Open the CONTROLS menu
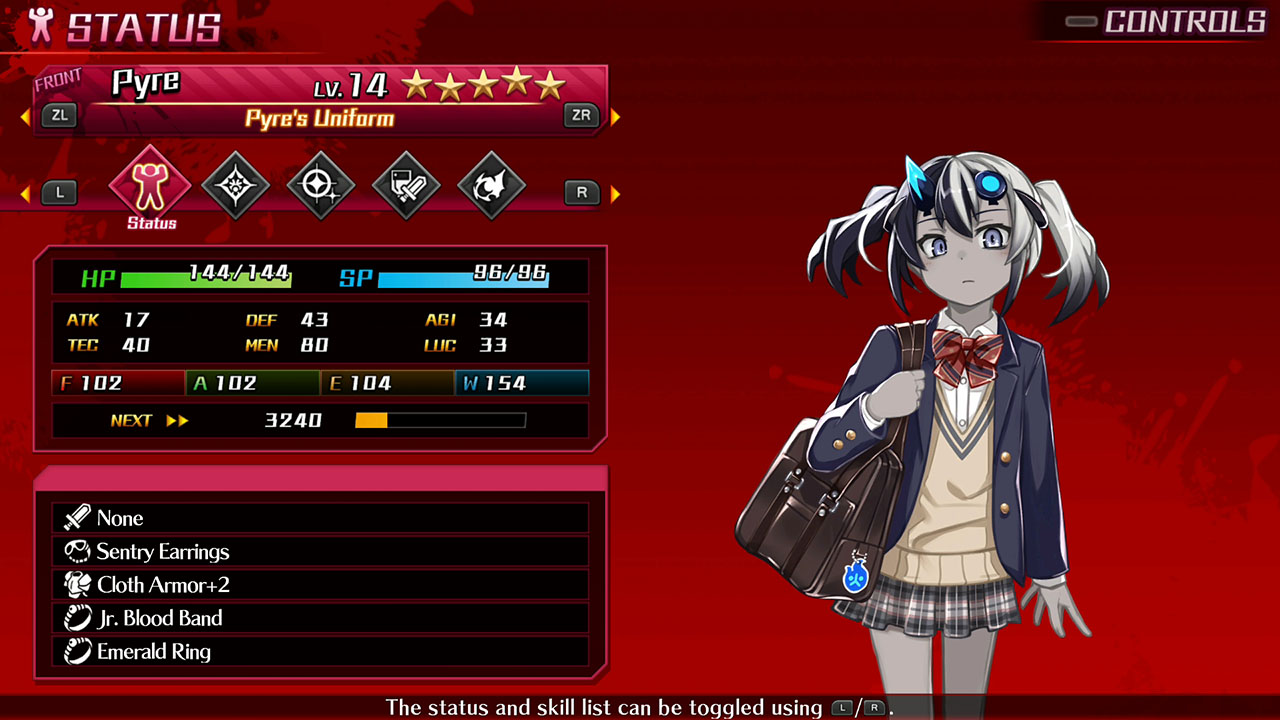This screenshot has height=720, width=1280. point(1183,20)
